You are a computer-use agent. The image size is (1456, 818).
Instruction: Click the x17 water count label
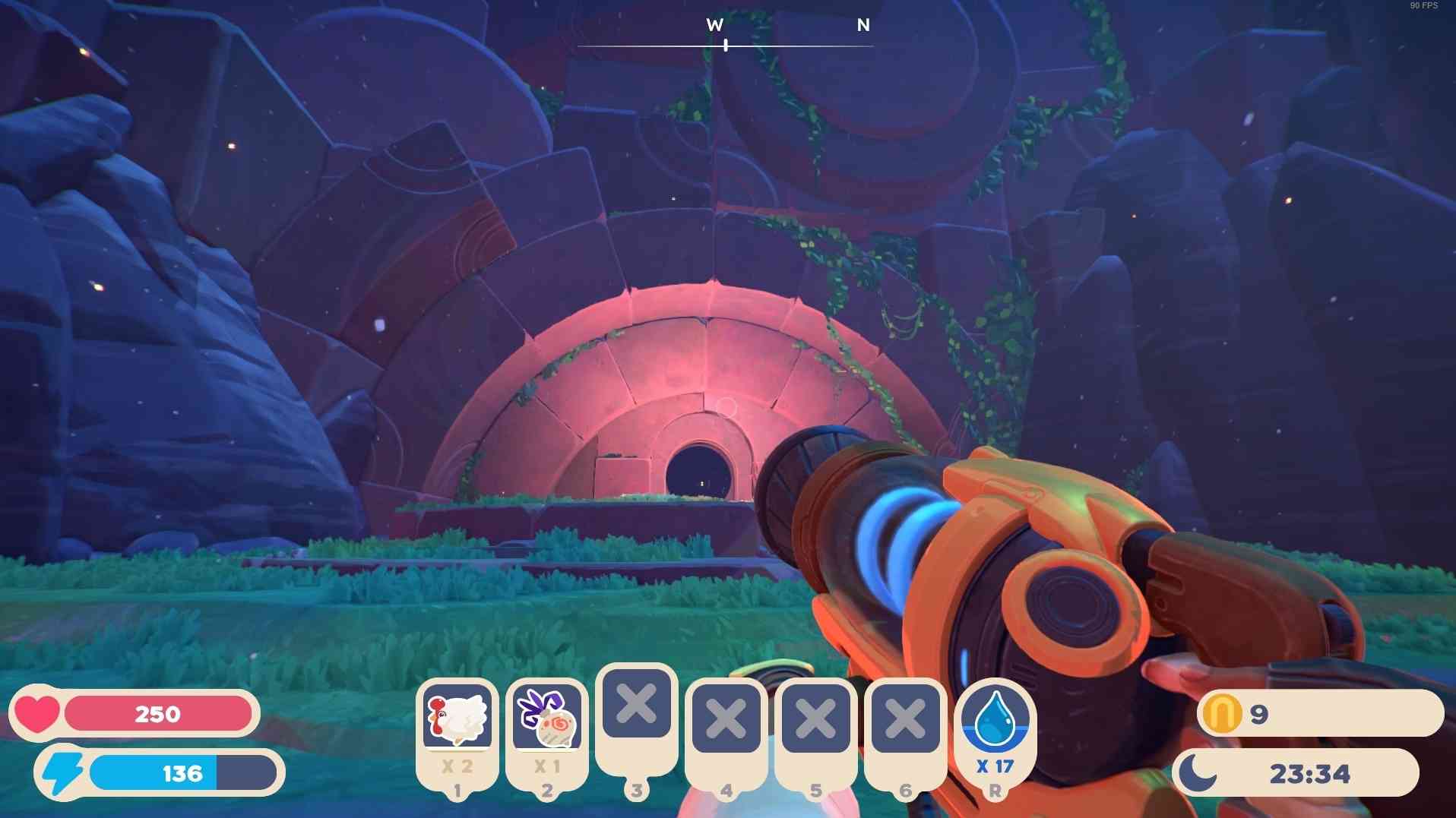[x=996, y=767]
